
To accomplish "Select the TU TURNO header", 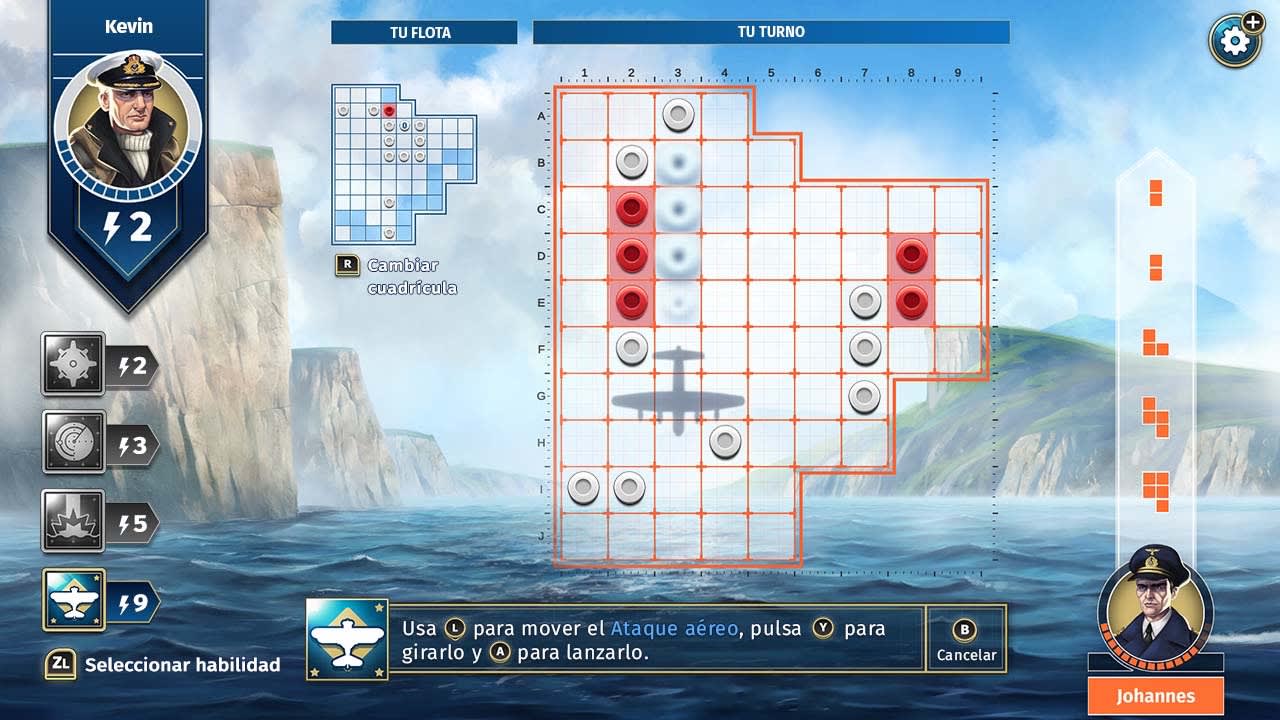I will [x=770, y=32].
